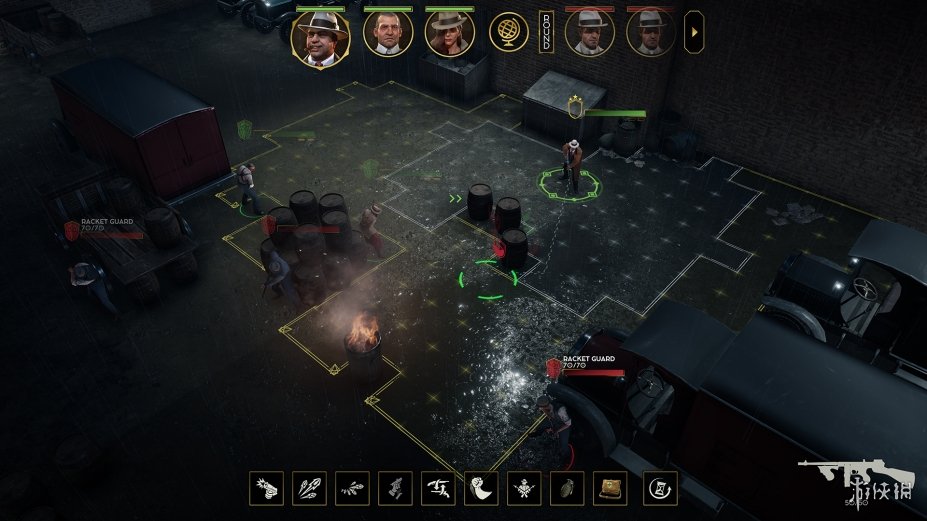927x521 pixels.
Task: Activate the punching fist ability
Action: tap(266, 488)
